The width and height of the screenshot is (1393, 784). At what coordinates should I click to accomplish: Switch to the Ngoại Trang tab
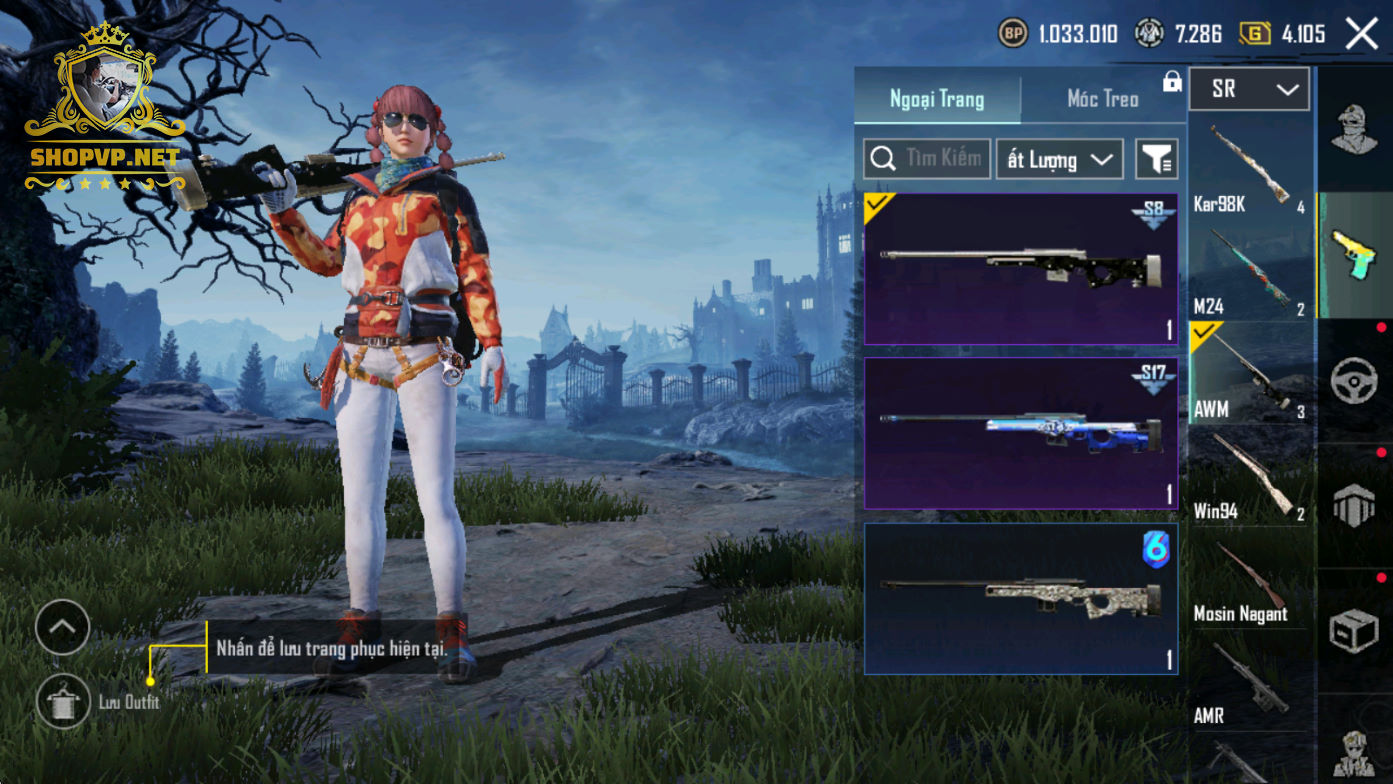coord(937,99)
